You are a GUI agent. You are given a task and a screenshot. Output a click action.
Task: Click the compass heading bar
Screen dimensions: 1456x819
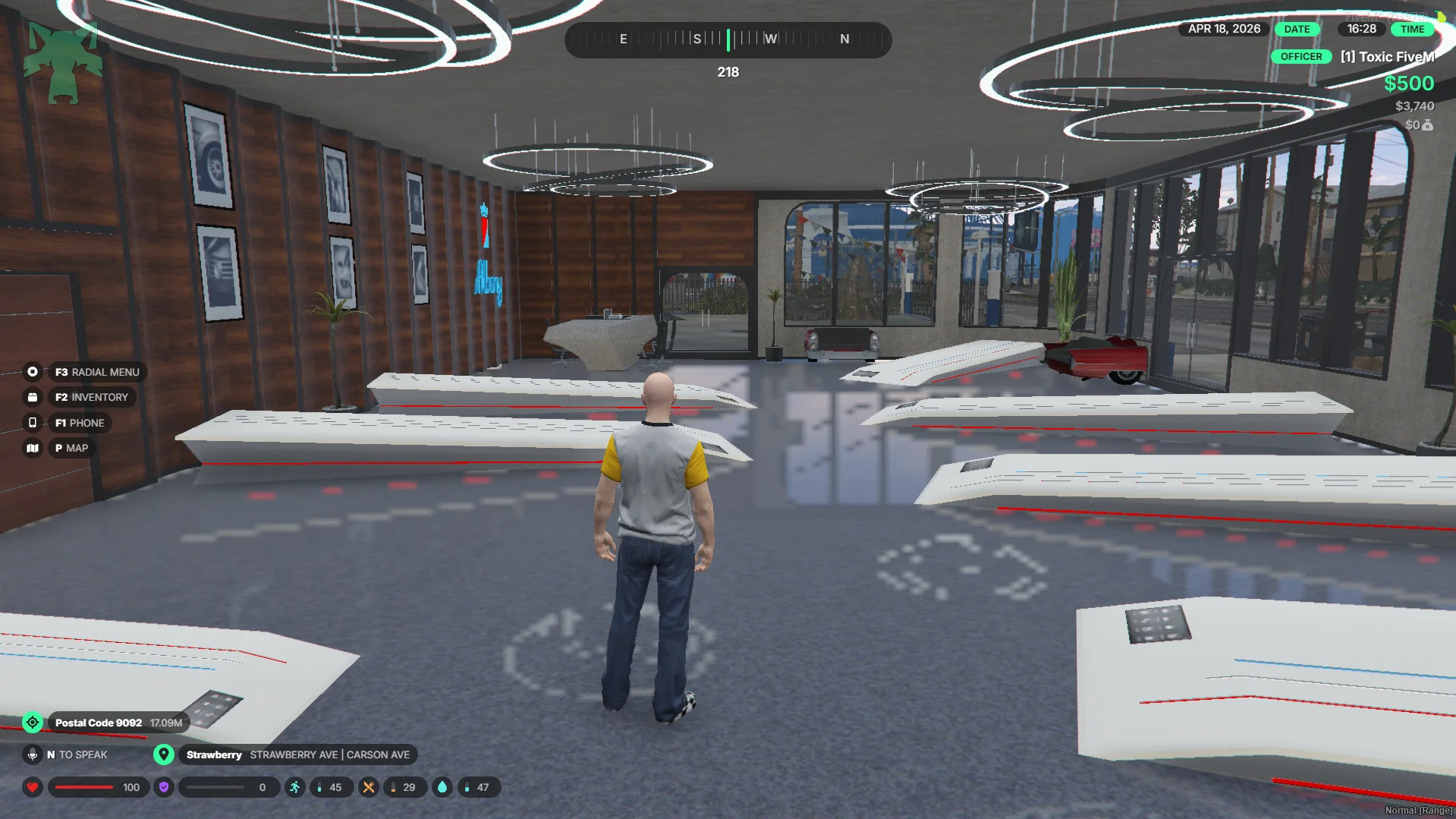pos(728,39)
